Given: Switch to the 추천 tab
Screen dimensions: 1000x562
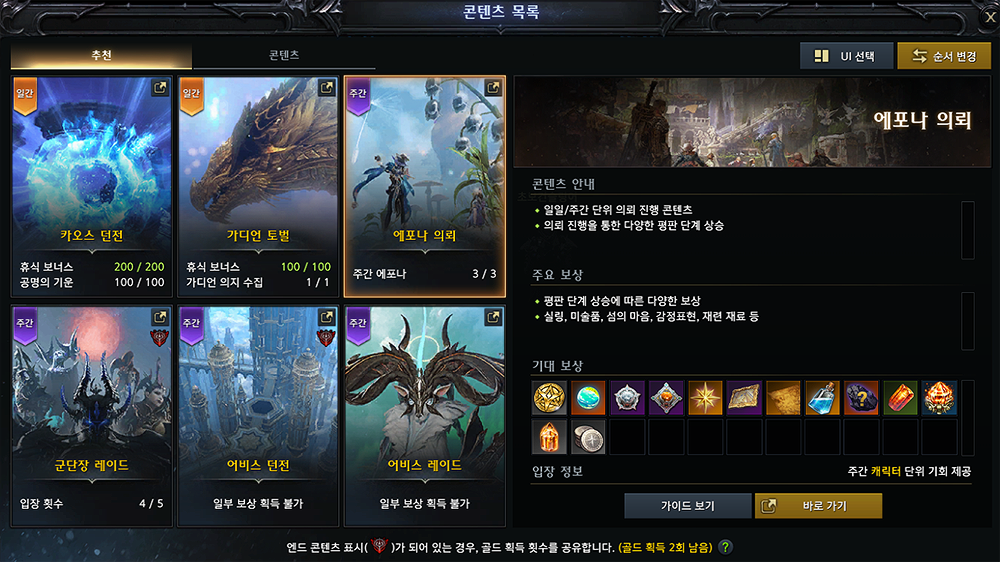Looking at the screenshot, I should (x=101, y=55).
